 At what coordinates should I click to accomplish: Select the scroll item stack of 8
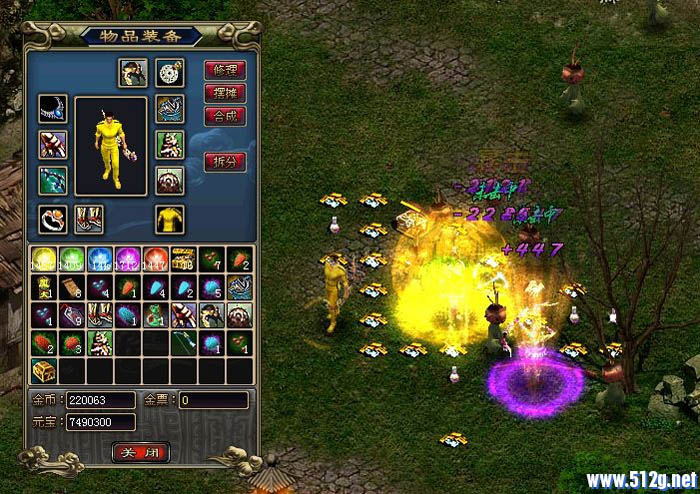click(71, 288)
